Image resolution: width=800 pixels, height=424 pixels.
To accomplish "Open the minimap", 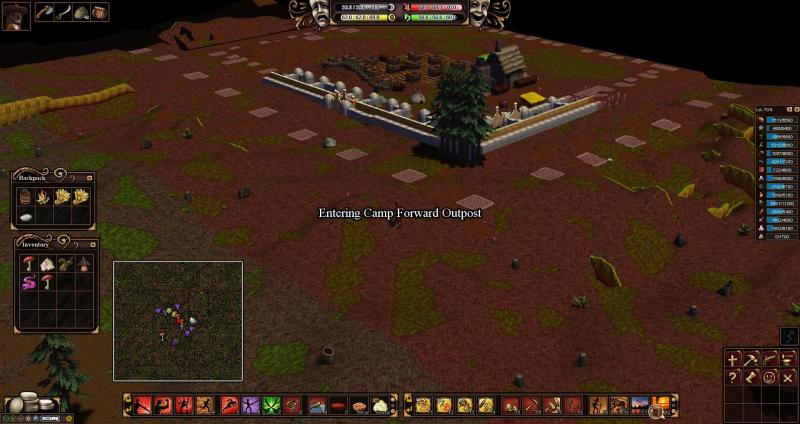I will 178,320.
